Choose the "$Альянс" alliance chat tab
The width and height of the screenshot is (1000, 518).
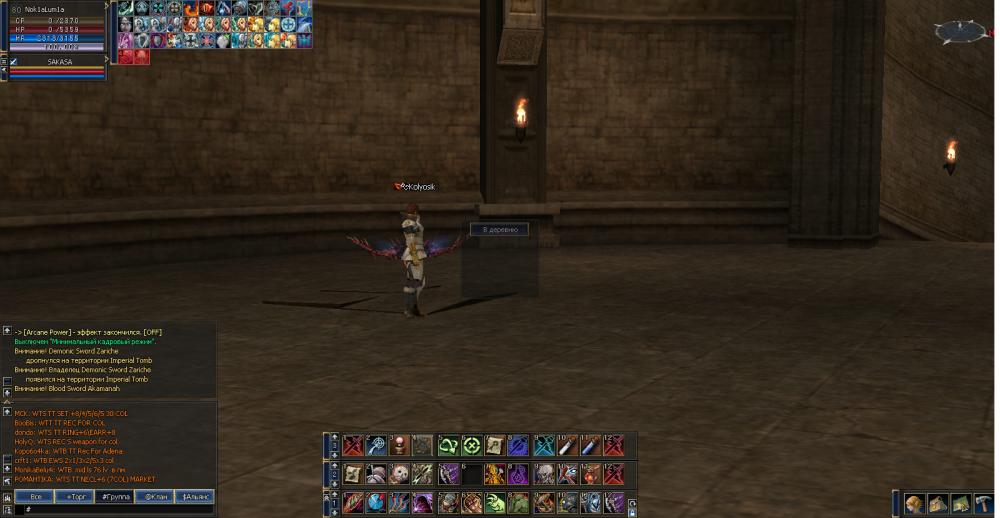[195, 496]
